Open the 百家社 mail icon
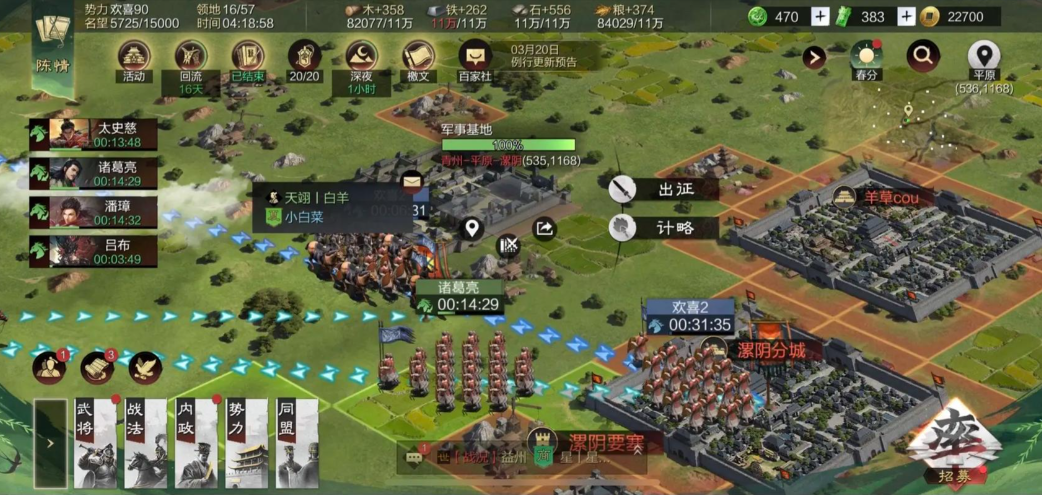Viewport: 1042px width, 495px height. (475, 59)
